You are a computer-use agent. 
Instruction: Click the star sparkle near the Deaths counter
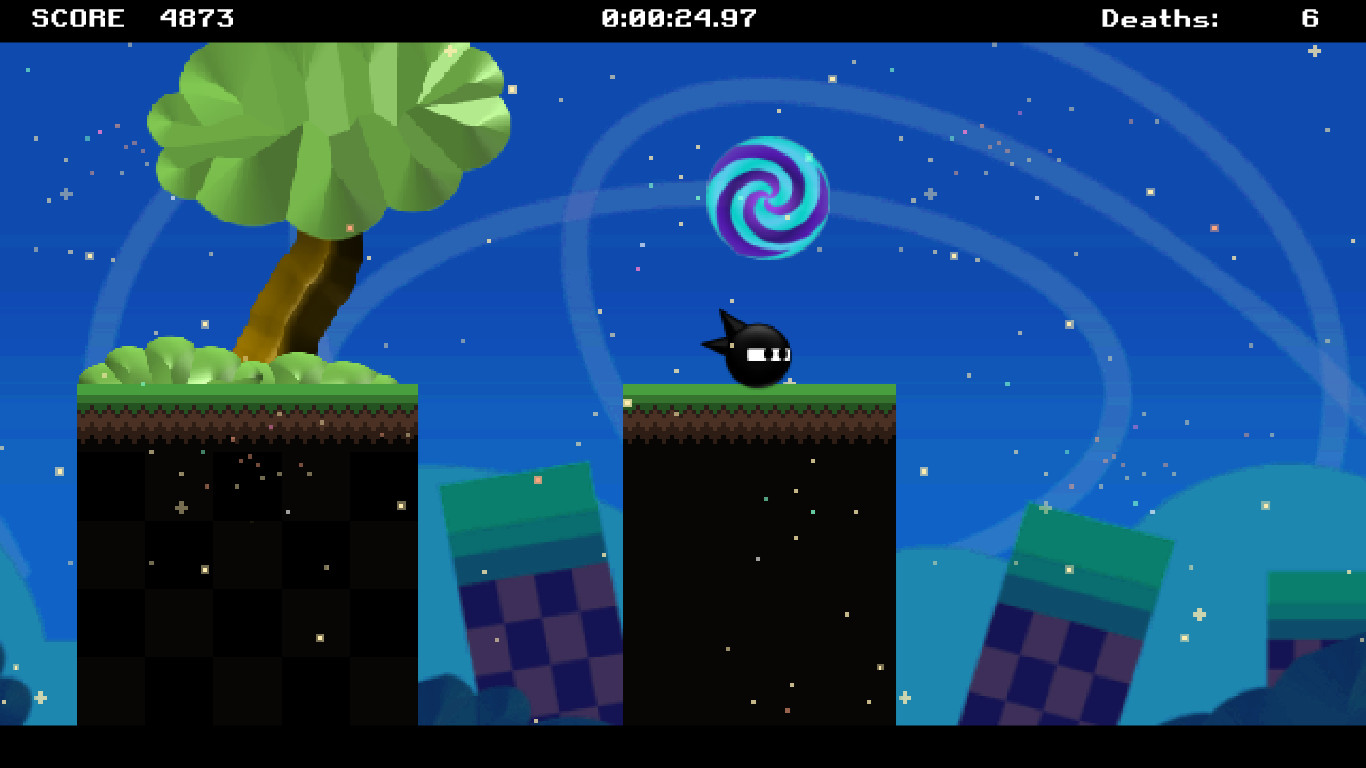click(x=1314, y=52)
